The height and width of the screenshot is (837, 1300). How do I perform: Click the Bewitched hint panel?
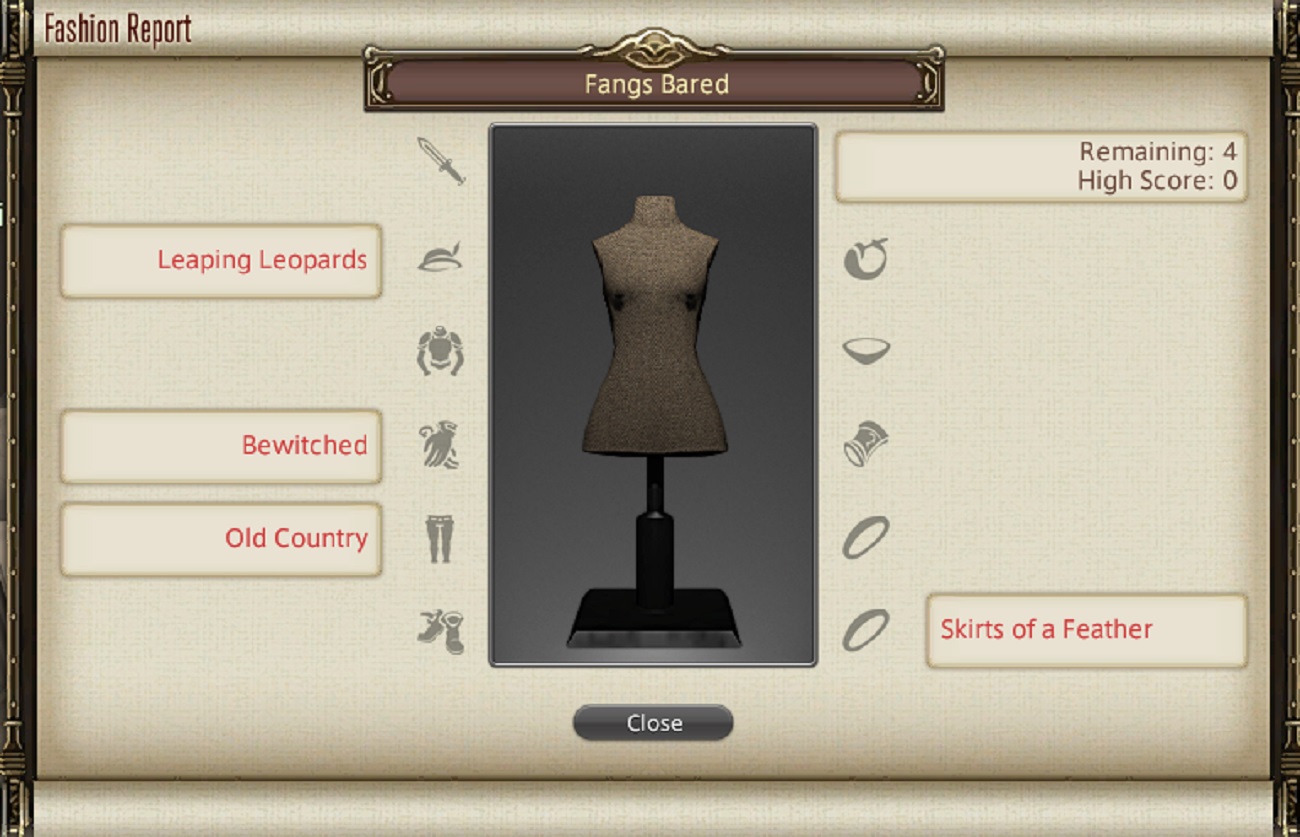[x=221, y=446]
